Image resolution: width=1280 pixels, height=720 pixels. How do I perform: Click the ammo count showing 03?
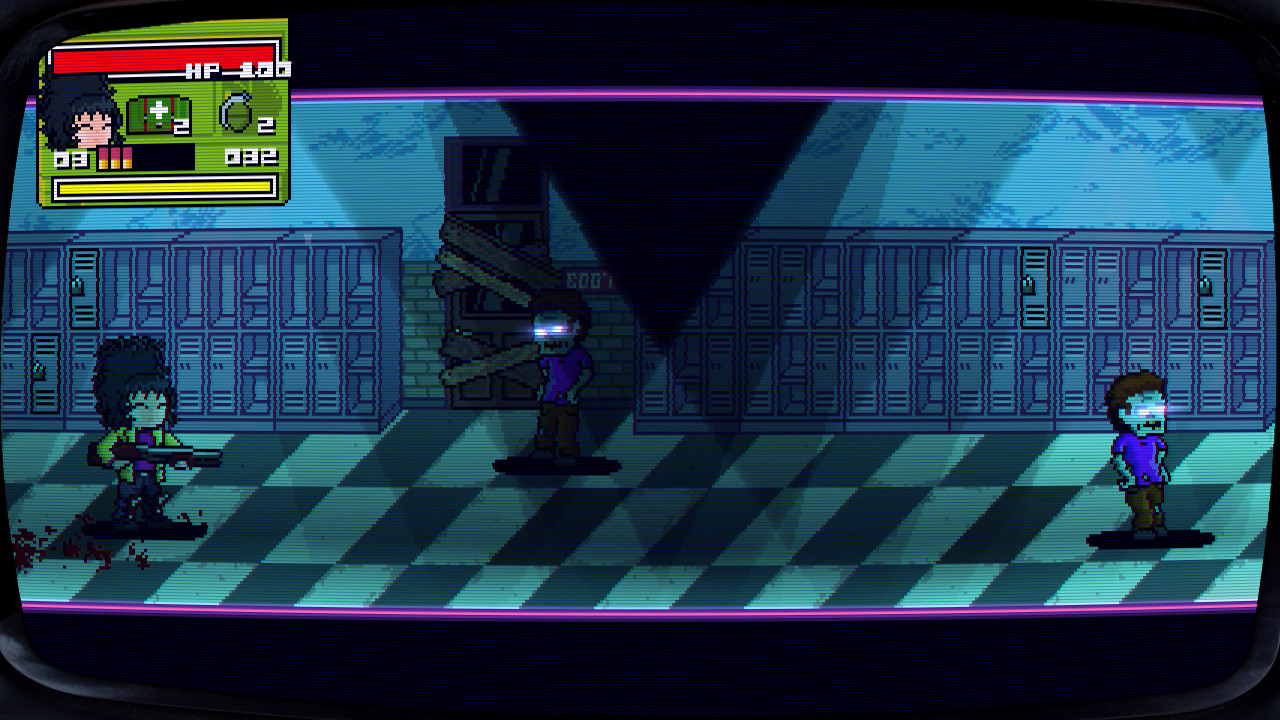point(71,157)
